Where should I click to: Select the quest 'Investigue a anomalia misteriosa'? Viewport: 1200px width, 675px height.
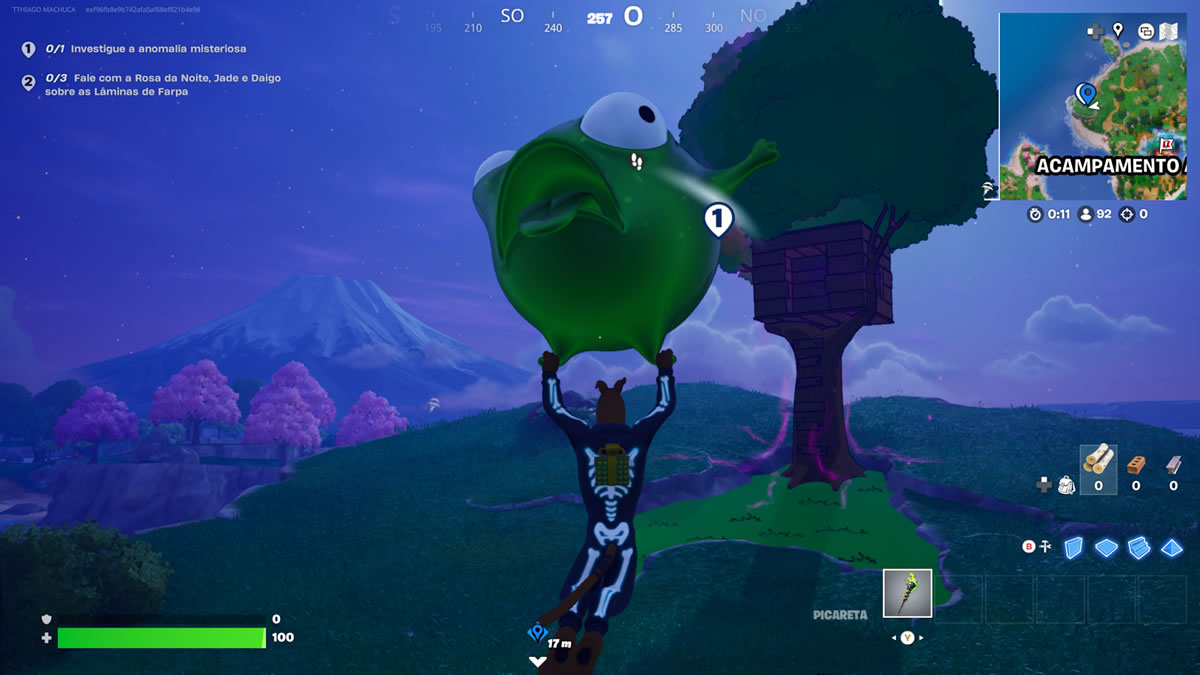click(157, 48)
